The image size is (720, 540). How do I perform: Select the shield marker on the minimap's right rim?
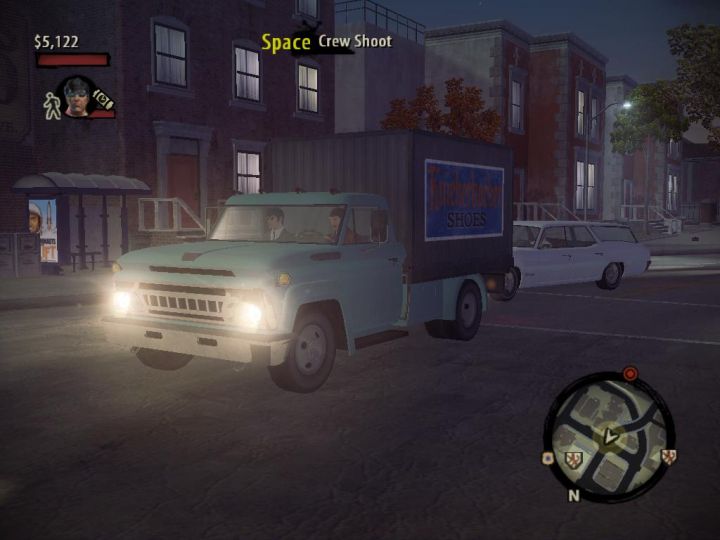point(668,456)
